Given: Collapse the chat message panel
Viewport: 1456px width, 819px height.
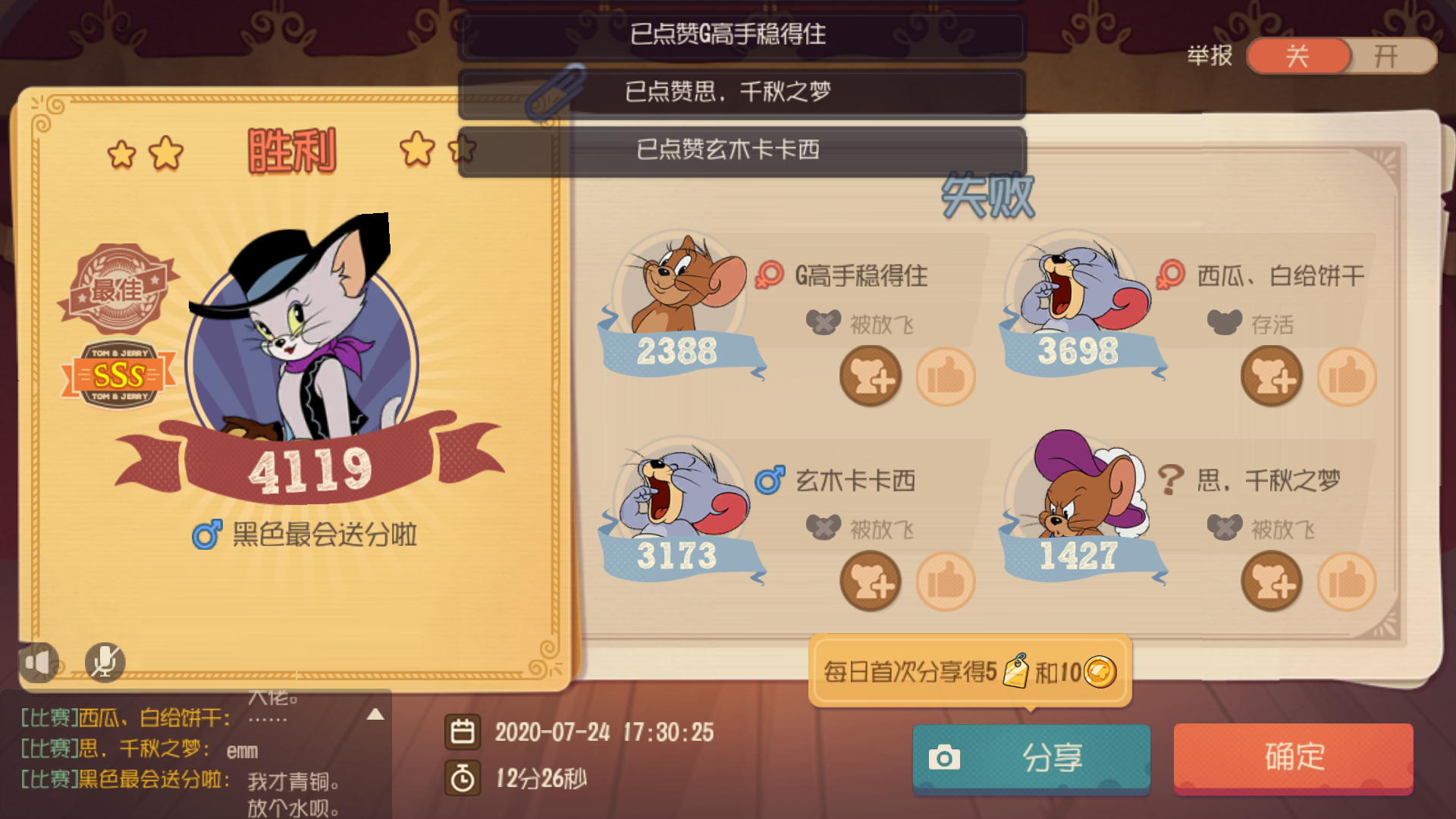Looking at the screenshot, I should click(x=374, y=713).
